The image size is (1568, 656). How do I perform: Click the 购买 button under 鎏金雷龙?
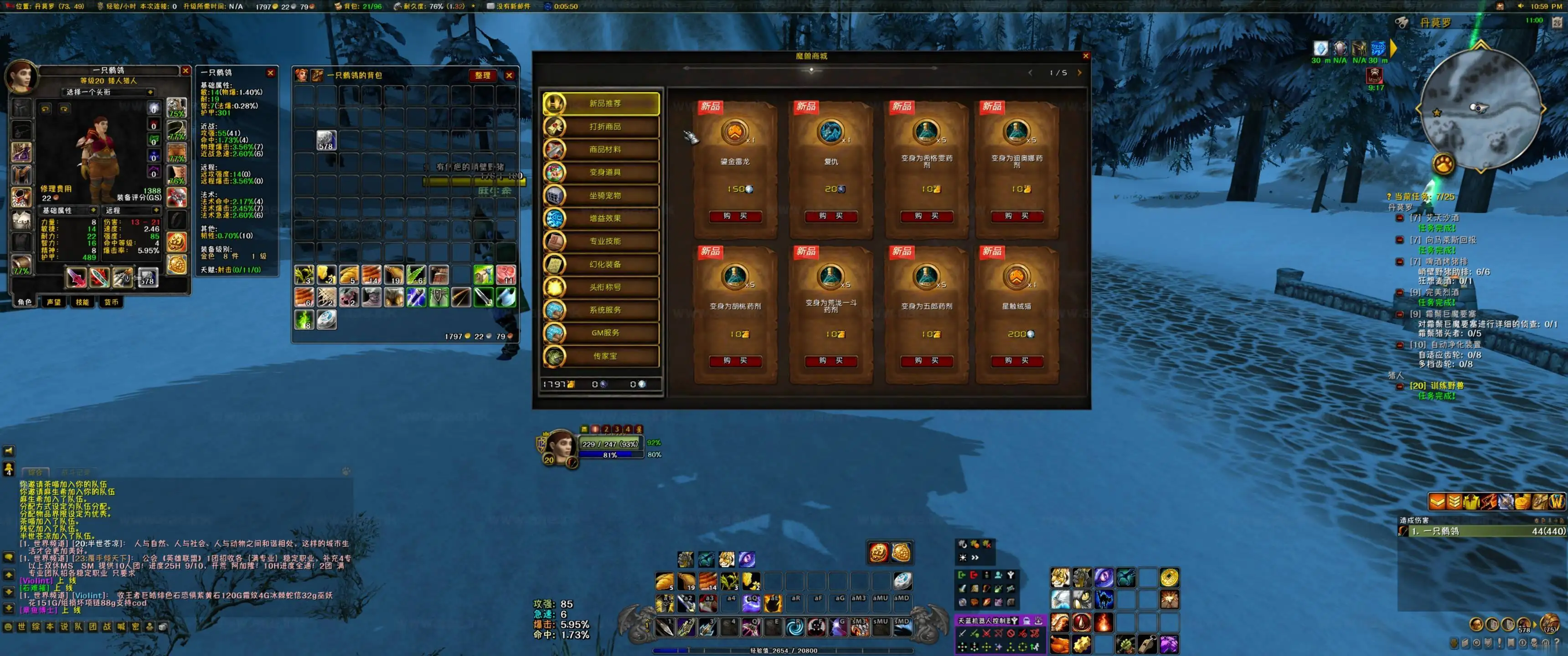[x=735, y=216]
